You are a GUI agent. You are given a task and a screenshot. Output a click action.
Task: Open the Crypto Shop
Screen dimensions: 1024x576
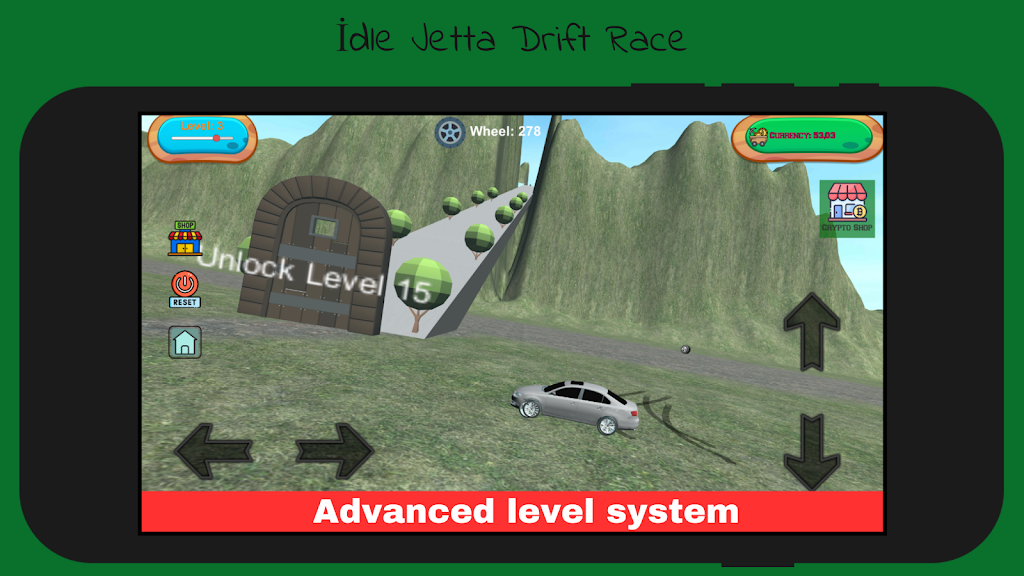847,208
